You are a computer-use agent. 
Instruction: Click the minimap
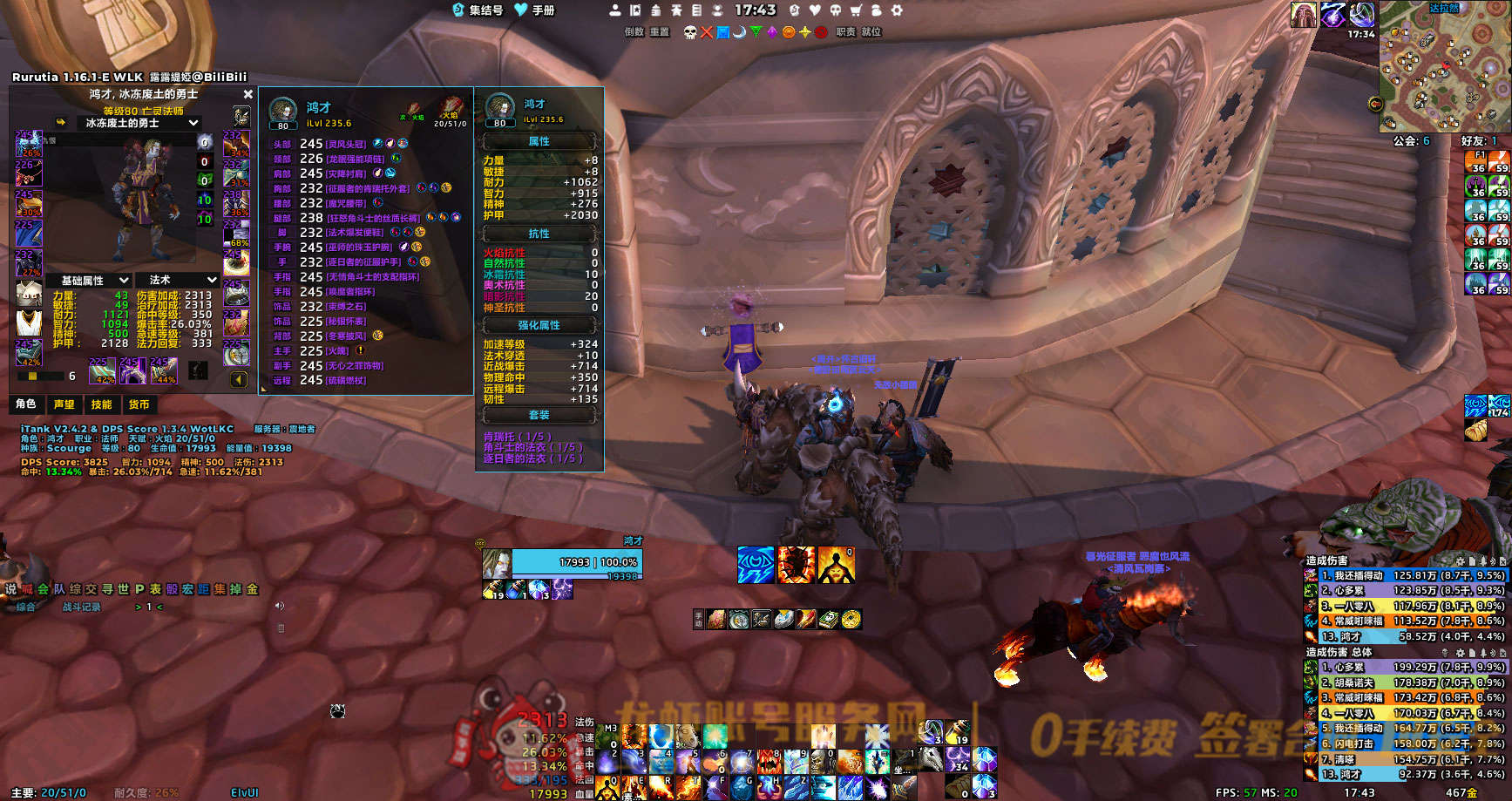point(1443,68)
